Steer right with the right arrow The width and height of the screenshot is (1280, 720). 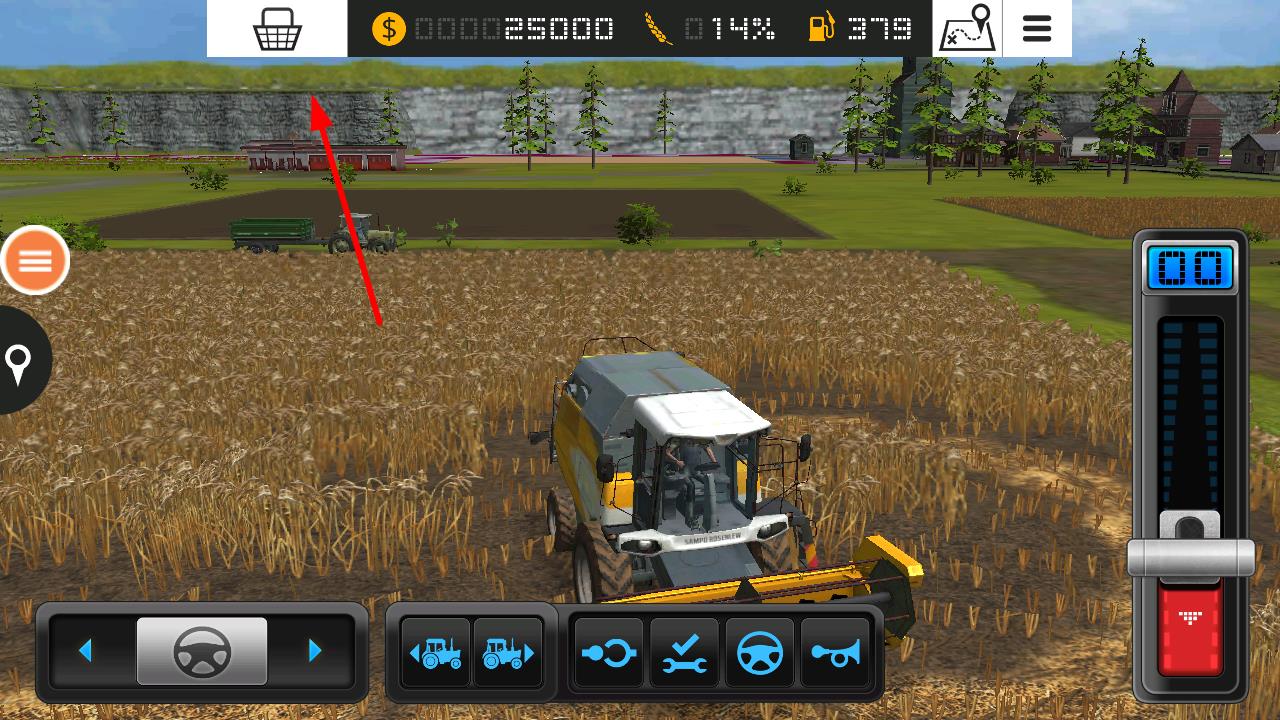315,651
